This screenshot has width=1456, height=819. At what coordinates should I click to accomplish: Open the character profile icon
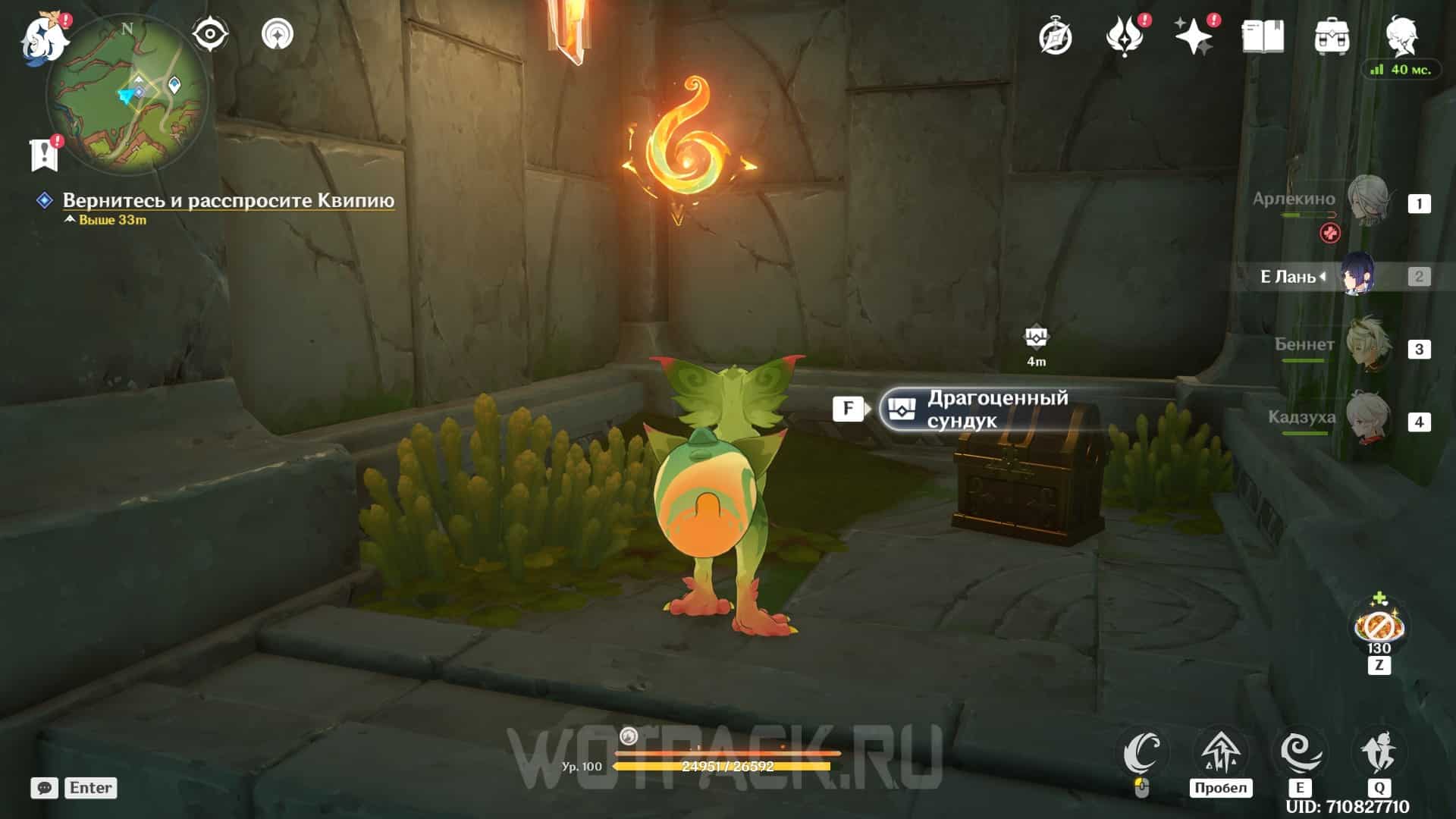tap(1401, 33)
